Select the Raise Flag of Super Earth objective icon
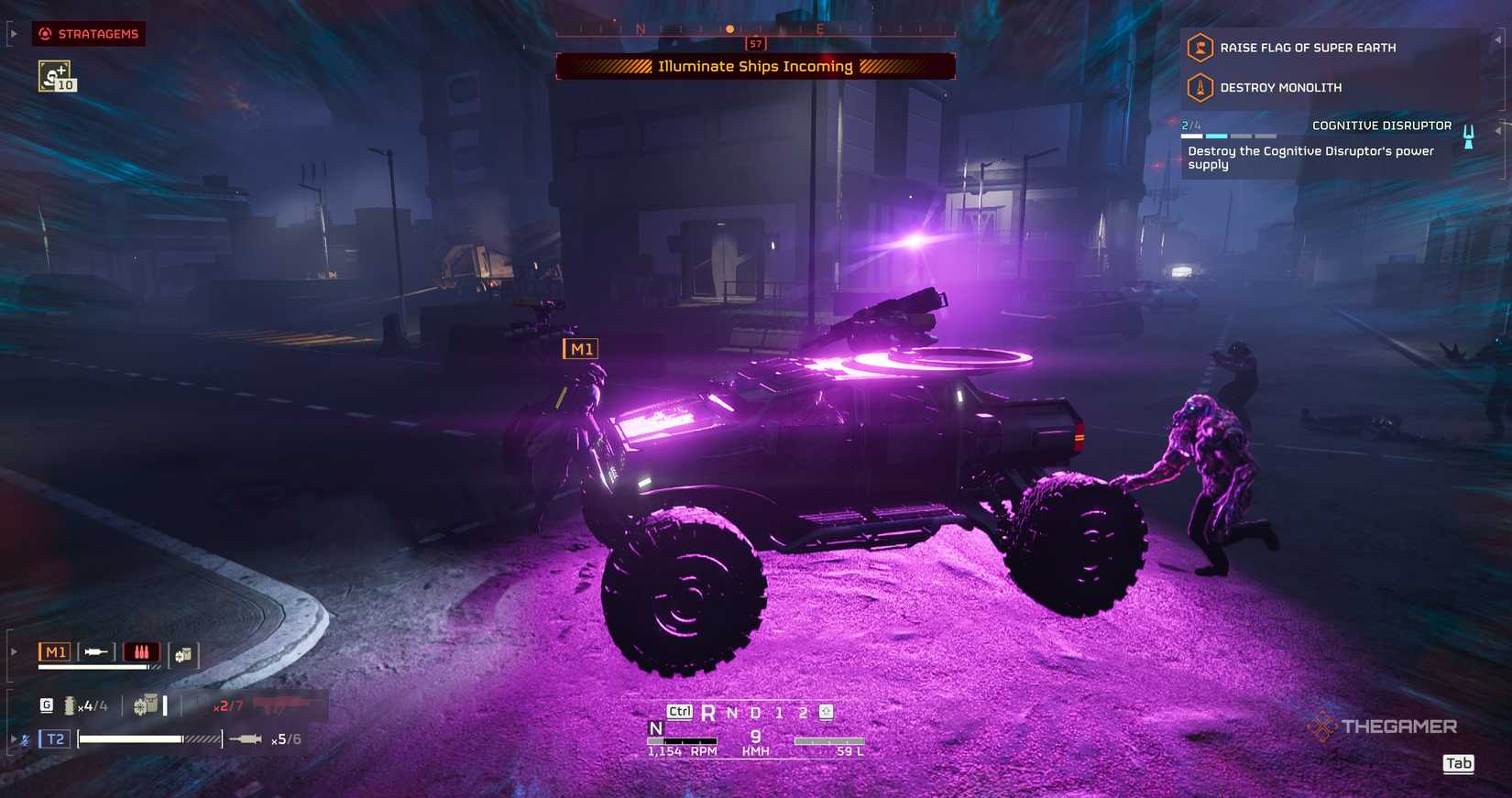1512x798 pixels. [x=1200, y=47]
